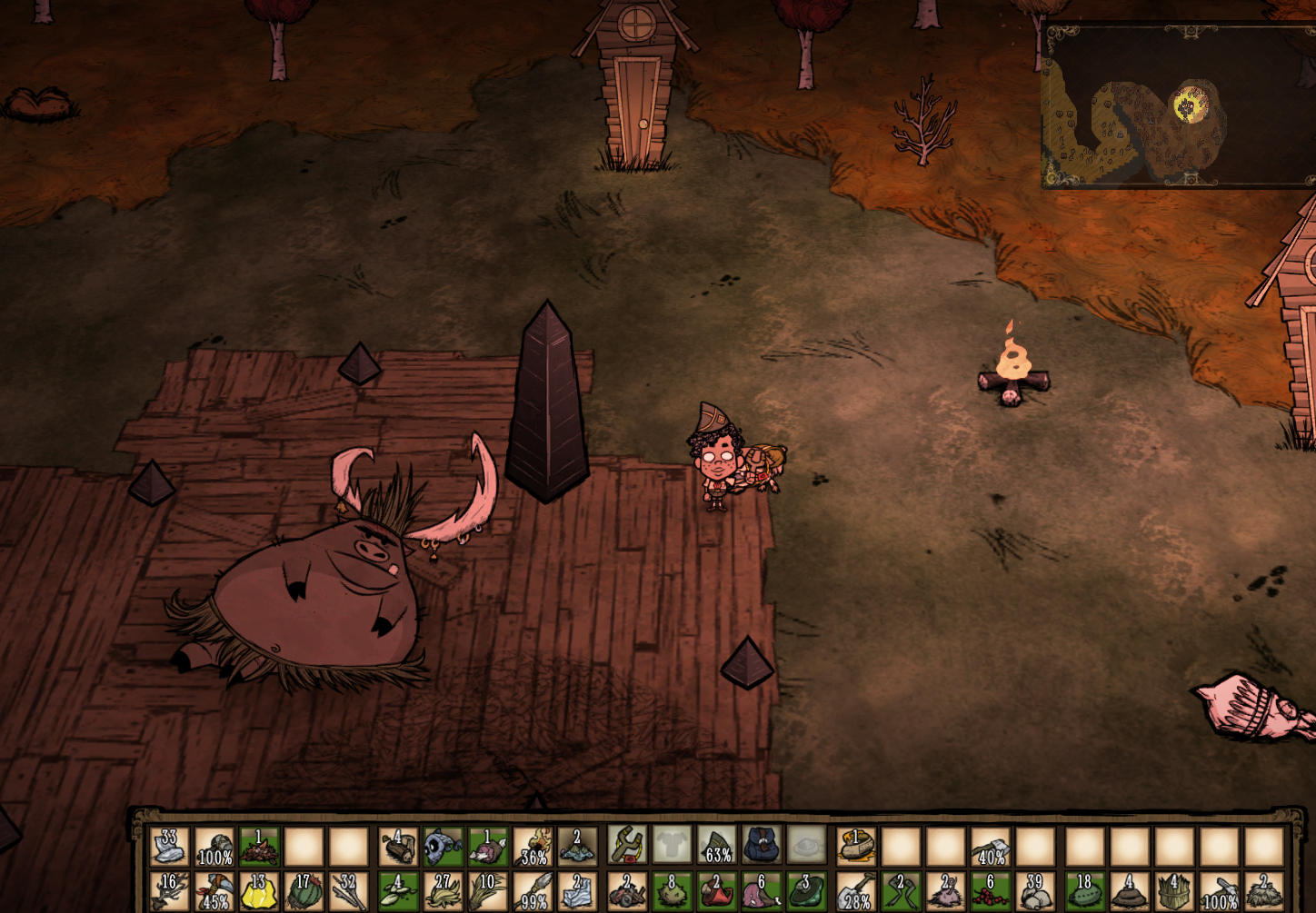Pick the fish item in the inventory

coord(443,845)
